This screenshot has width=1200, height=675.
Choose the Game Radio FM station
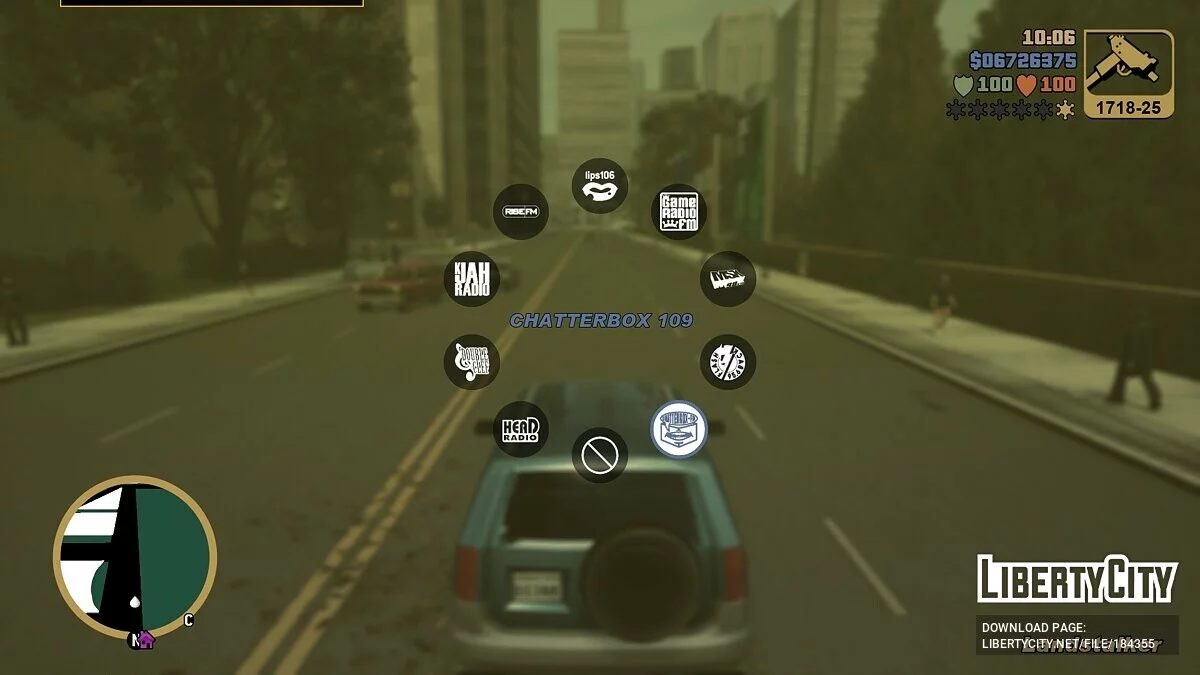pyautogui.click(x=679, y=212)
